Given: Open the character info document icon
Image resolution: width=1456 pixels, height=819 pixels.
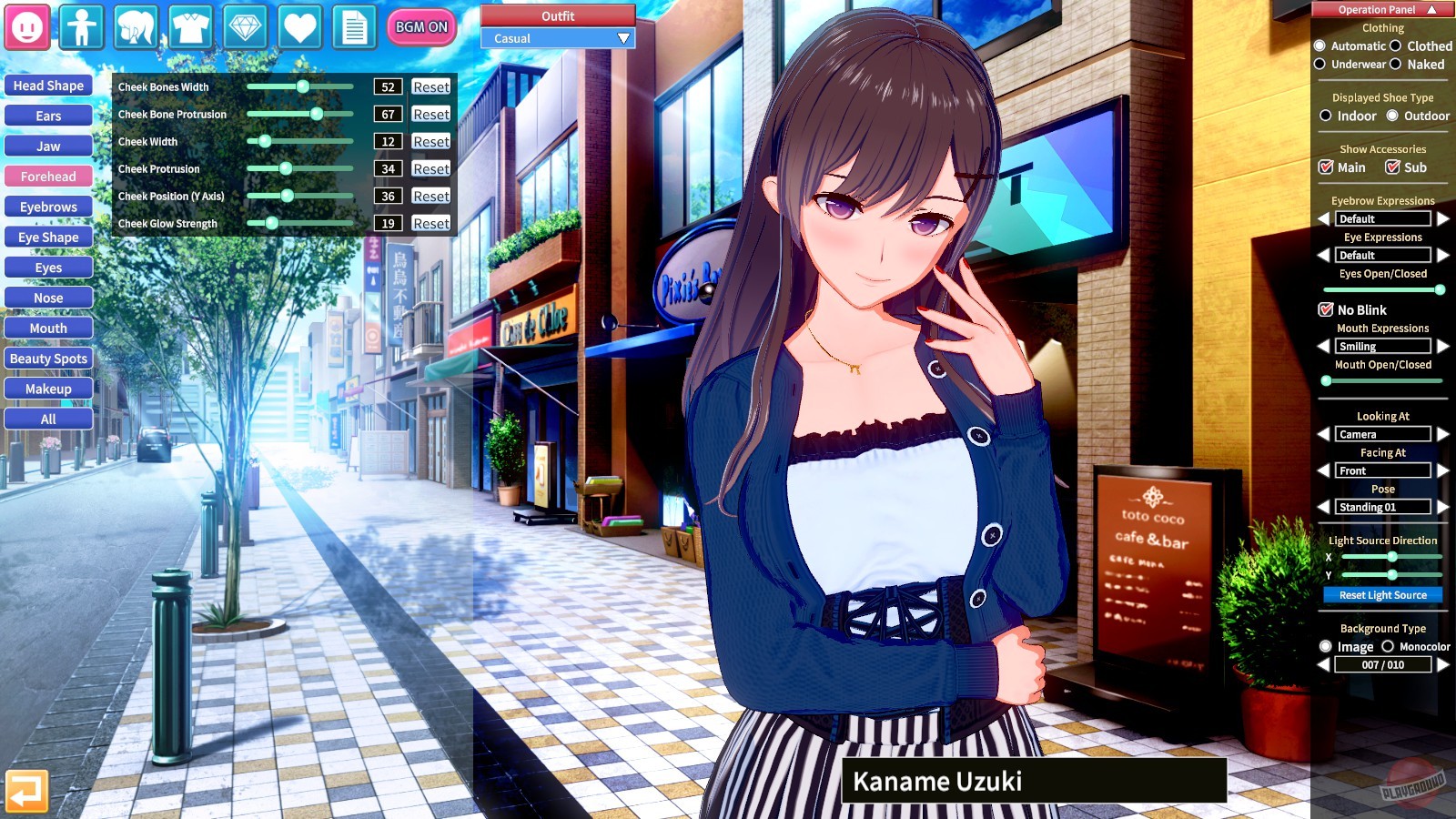Looking at the screenshot, I should pyautogui.click(x=355, y=27).
